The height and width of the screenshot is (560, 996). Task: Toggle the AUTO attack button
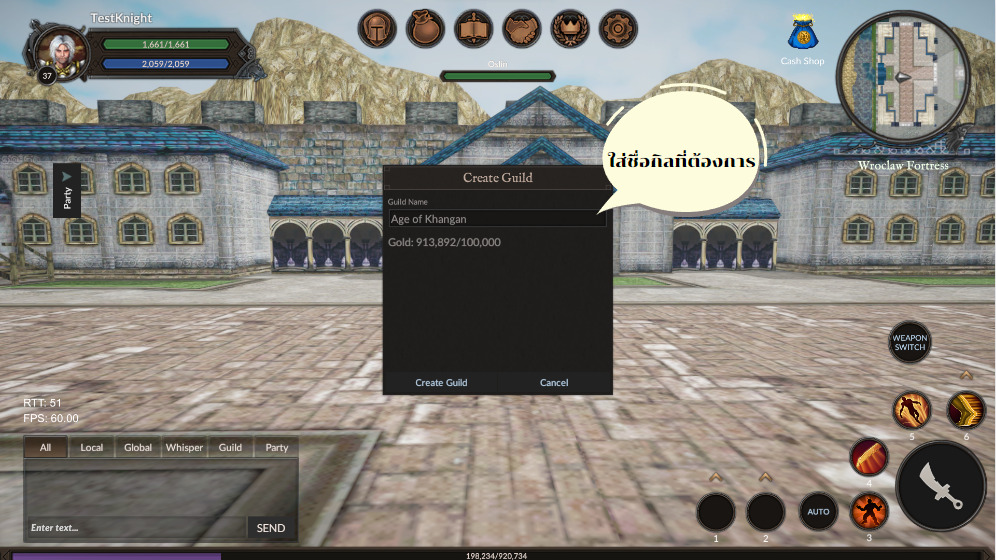818,512
